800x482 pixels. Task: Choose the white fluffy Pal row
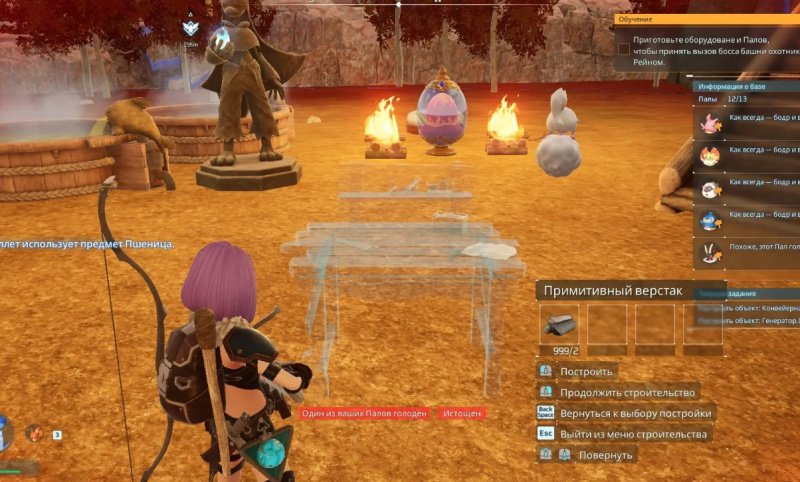click(x=710, y=188)
